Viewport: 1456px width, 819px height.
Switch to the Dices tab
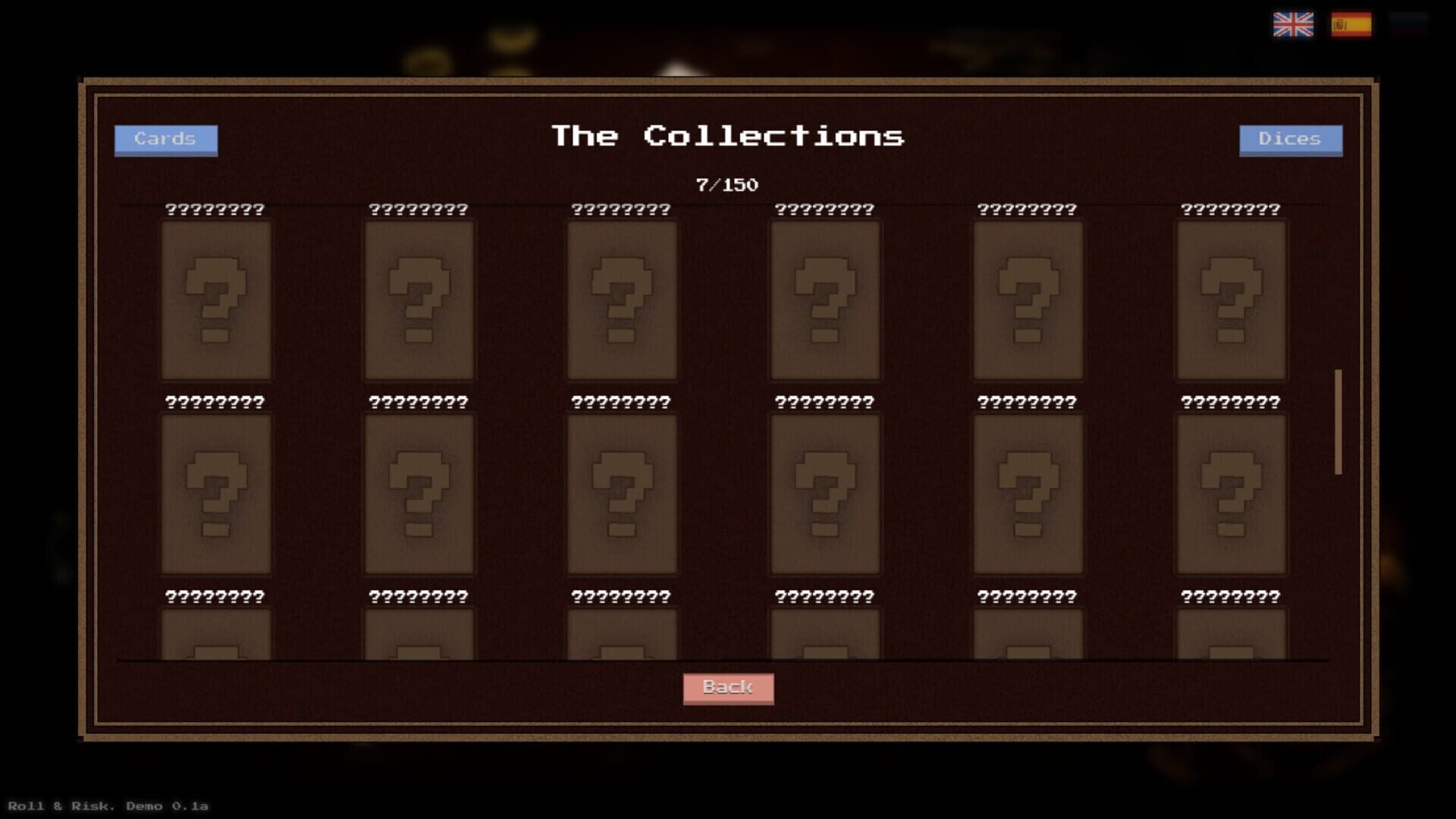pos(1291,139)
